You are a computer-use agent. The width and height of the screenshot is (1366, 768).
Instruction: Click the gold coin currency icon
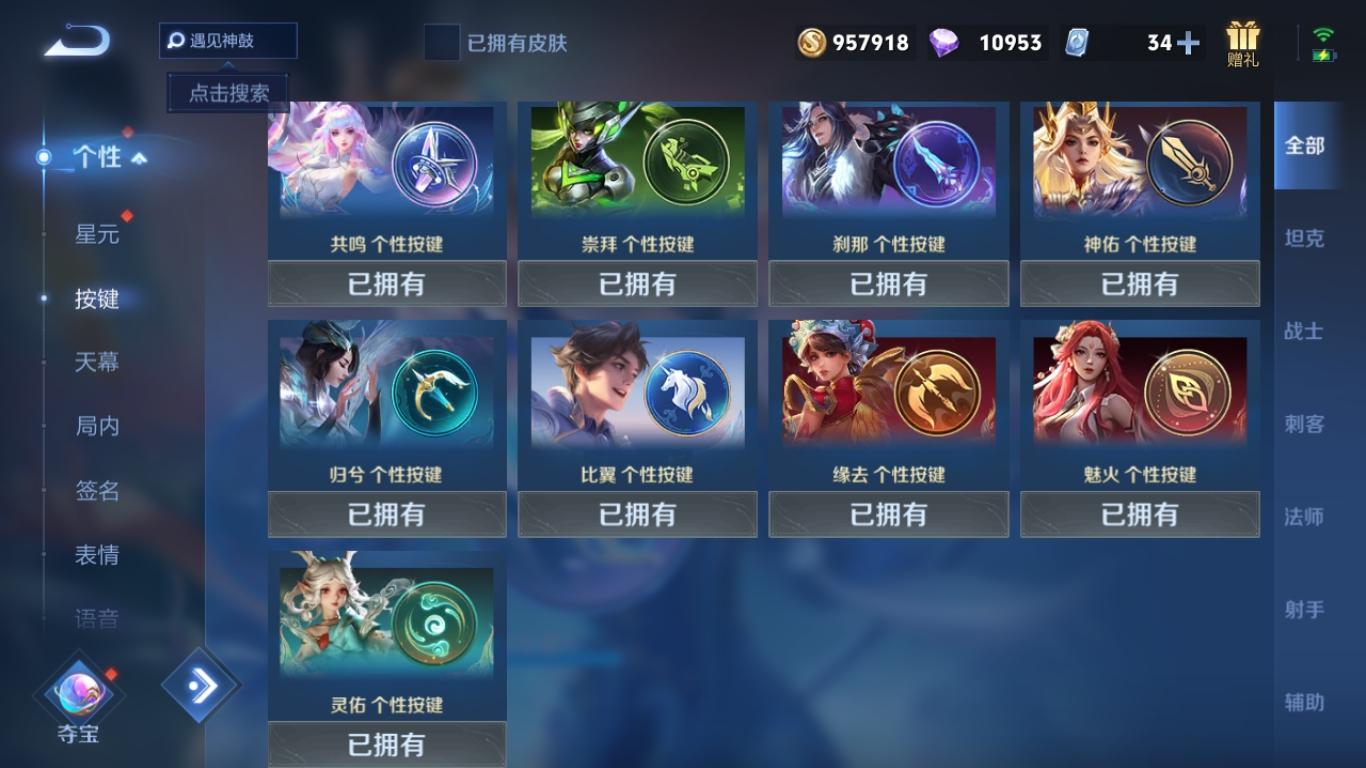click(x=812, y=42)
